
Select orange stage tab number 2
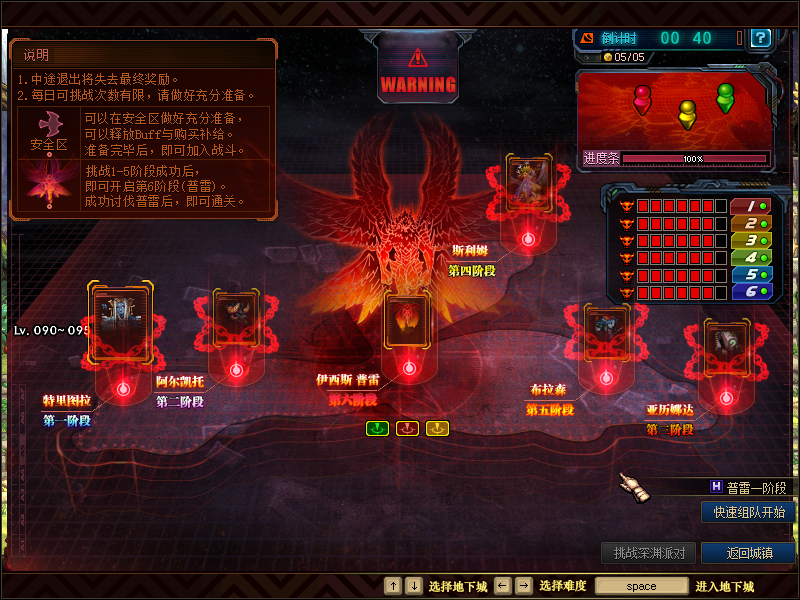749,223
